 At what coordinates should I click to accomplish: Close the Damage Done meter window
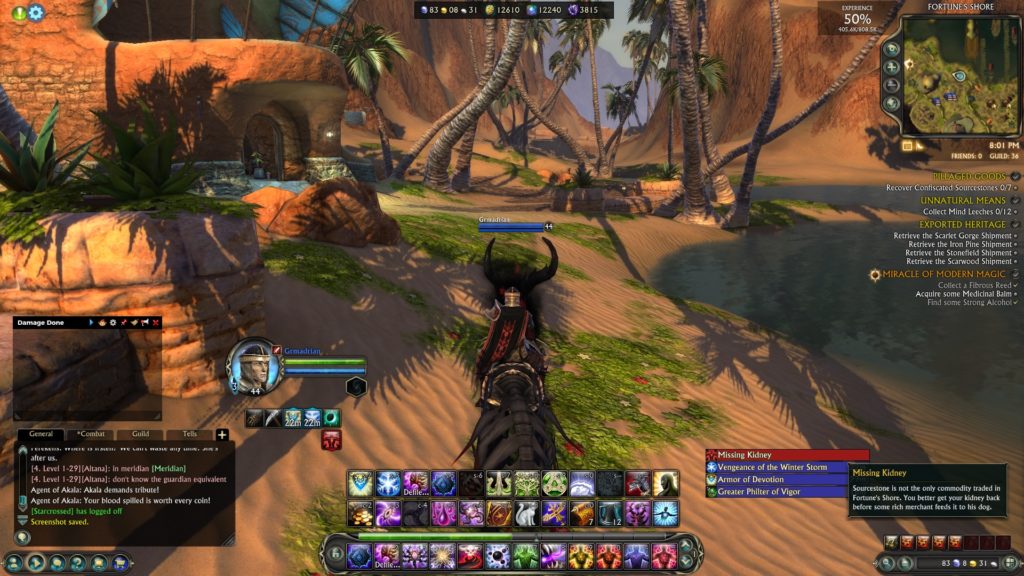click(x=156, y=323)
